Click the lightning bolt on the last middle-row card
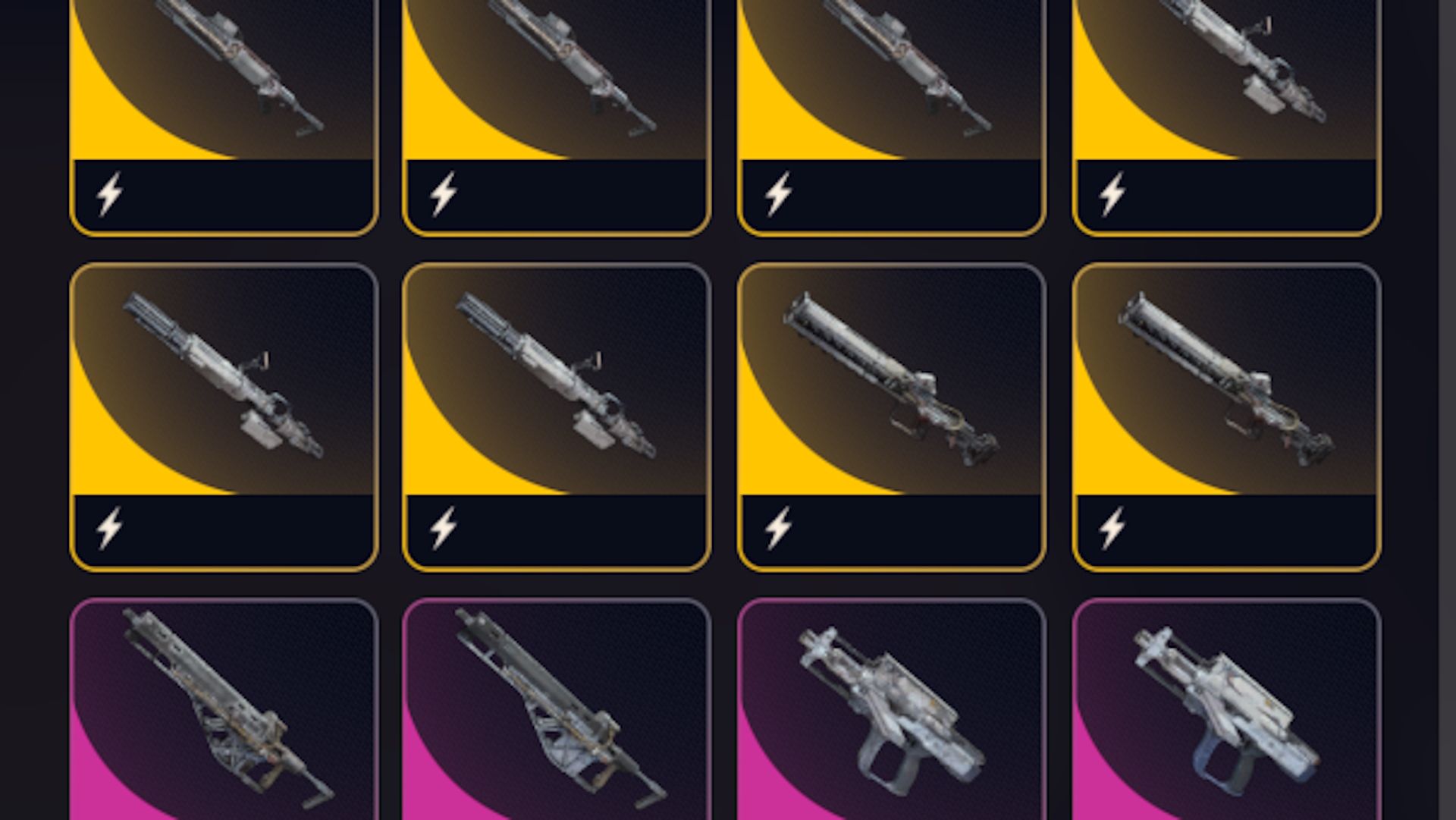This screenshot has width=1456, height=820. pyautogui.click(x=1111, y=529)
